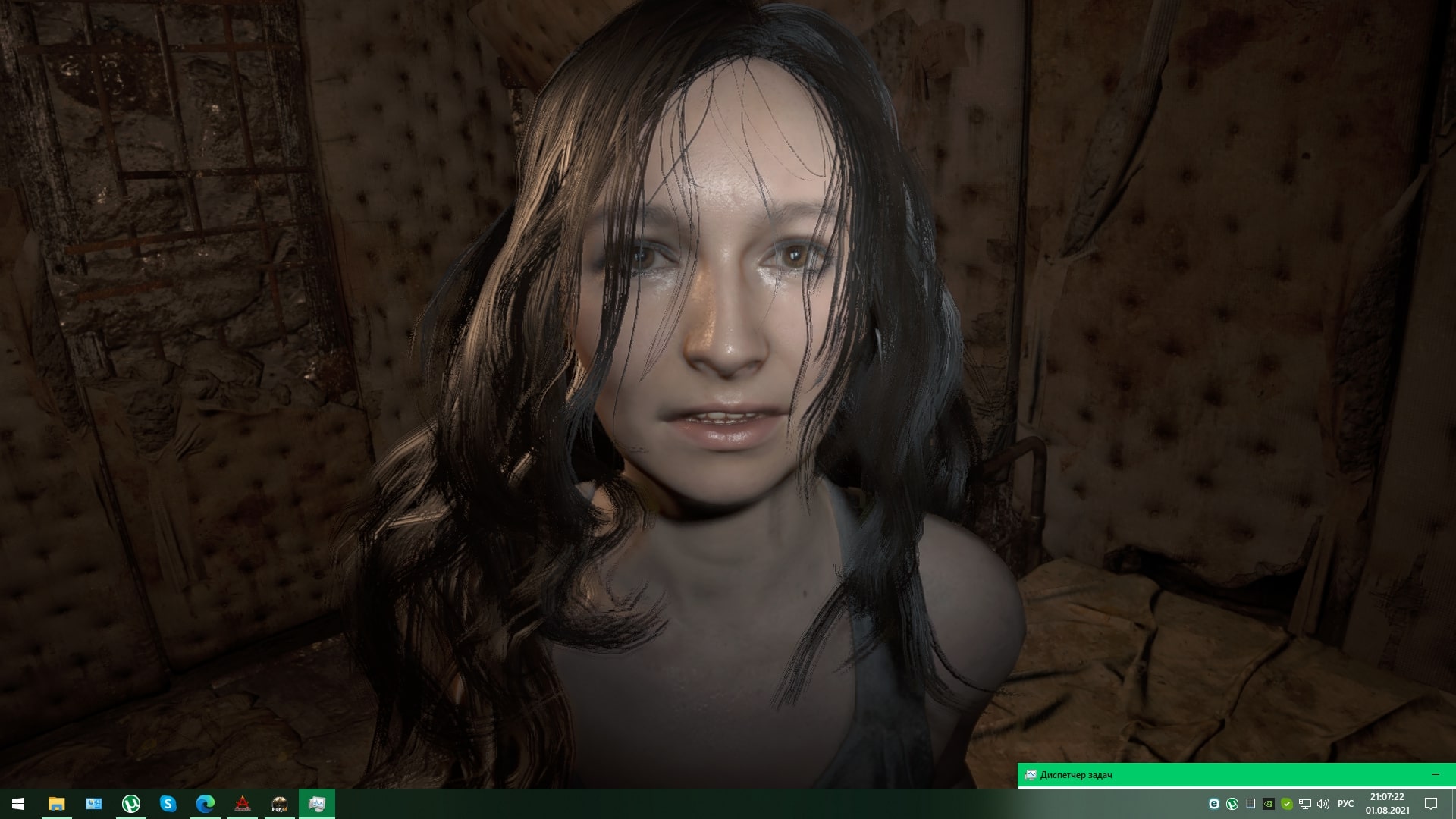This screenshot has width=1456, height=819.
Task: Click the Windows Start button
Action: pos(17,805)
